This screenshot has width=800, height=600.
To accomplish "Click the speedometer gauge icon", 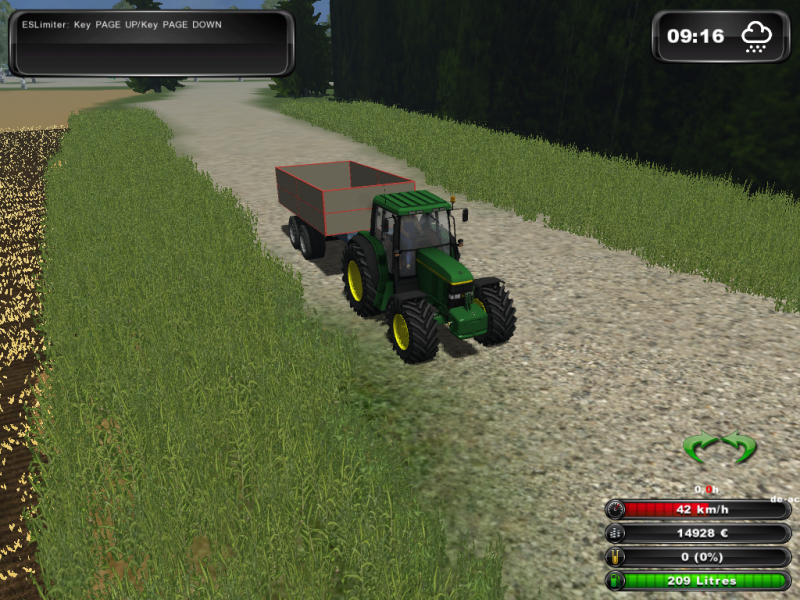I will 615,509.
